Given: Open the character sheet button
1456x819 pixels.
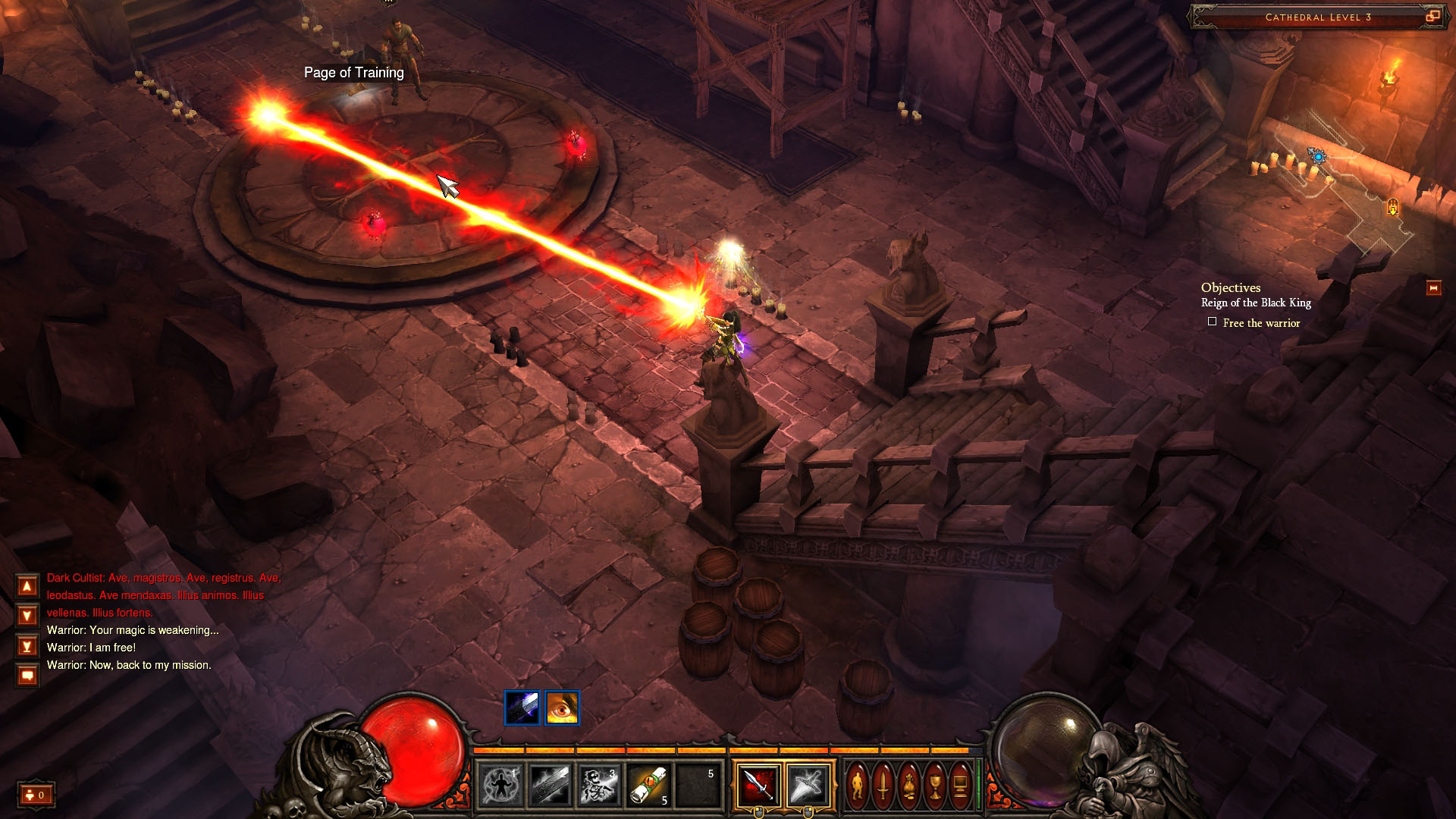Looking at the screenshot, I should coord(858,785).
